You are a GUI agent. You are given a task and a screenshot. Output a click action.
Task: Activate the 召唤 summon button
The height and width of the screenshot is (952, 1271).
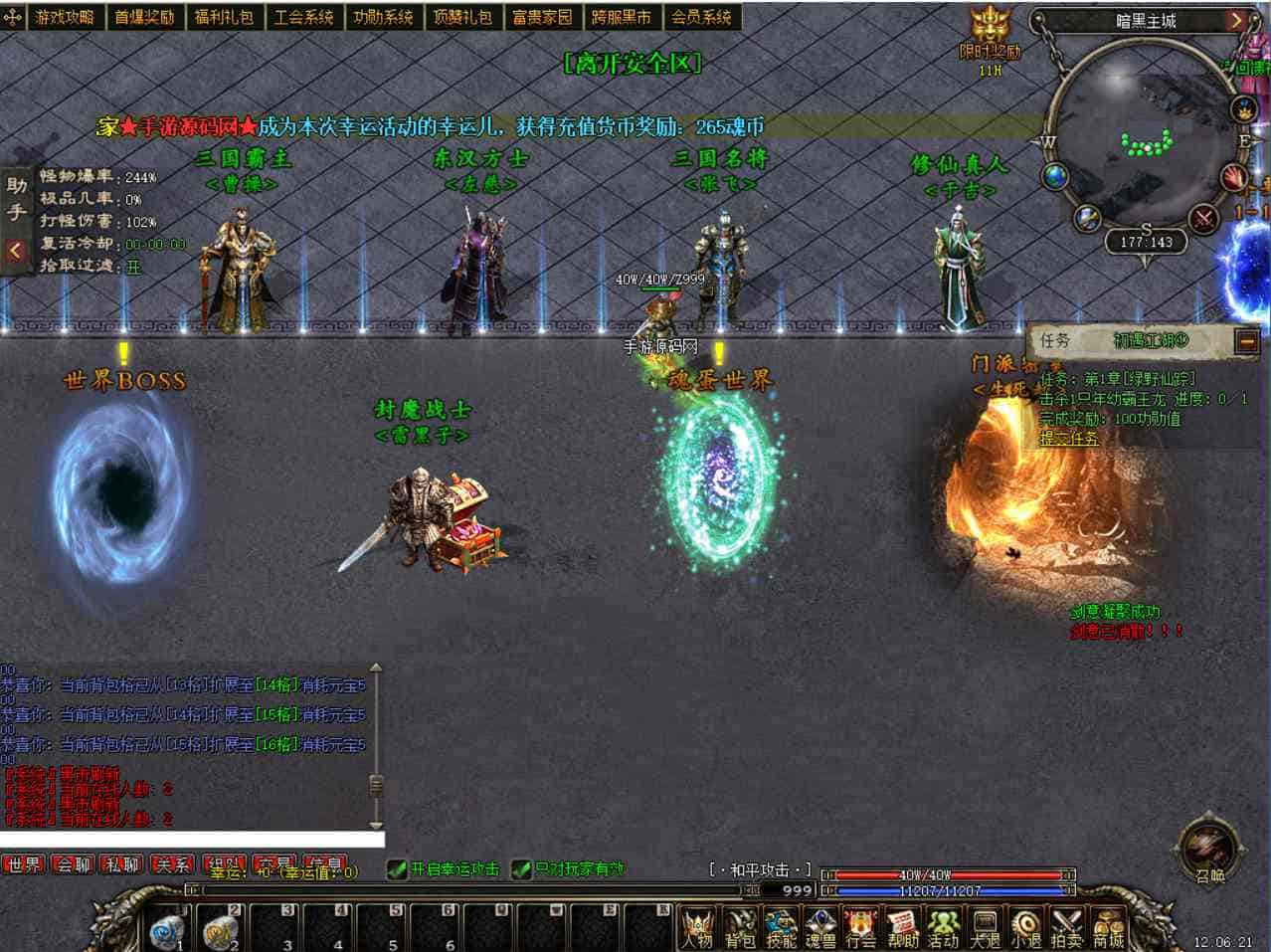pos(1208,851)
